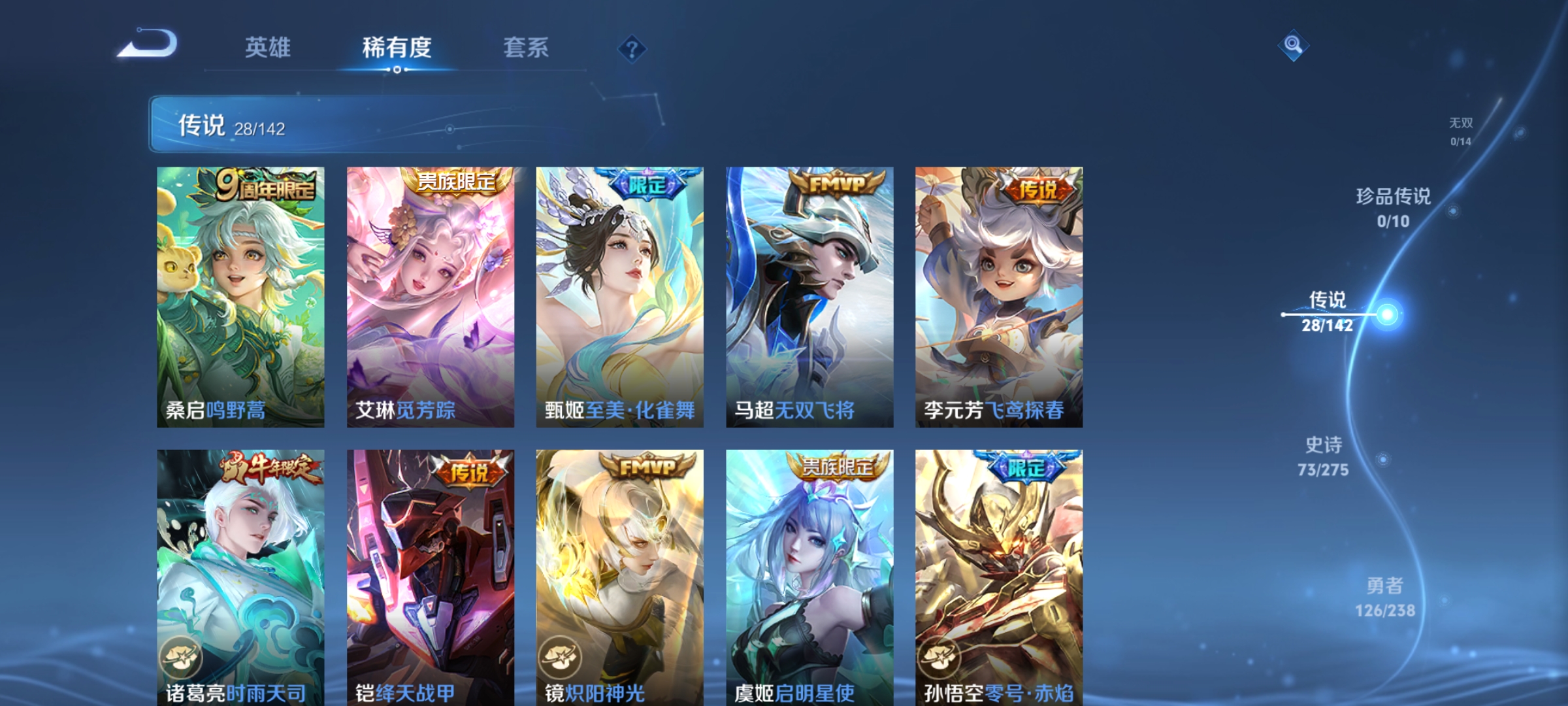This screenshot has width=1568, height=706.
Task: Click the help question mark icon
Action: pos(631,48)
